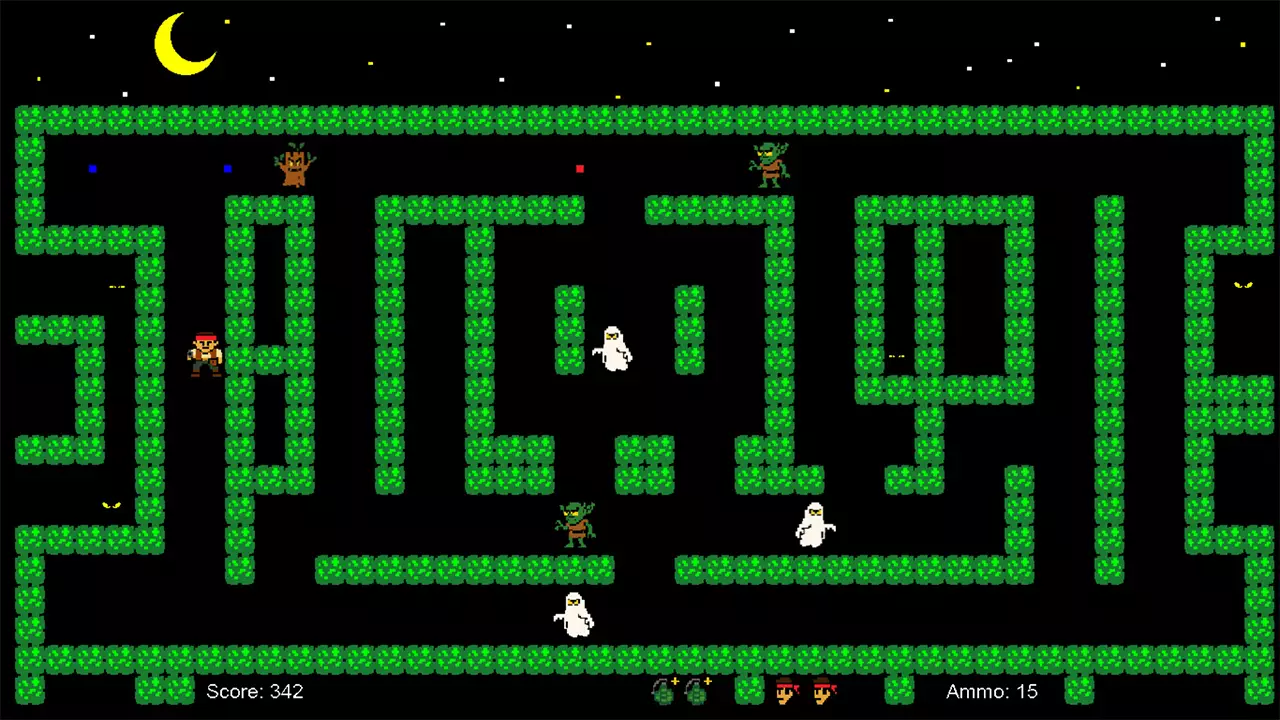The width and height of the screenshot is (1280, 720).
Task: Enable the red square pickup top center
Action: [580, 169]
